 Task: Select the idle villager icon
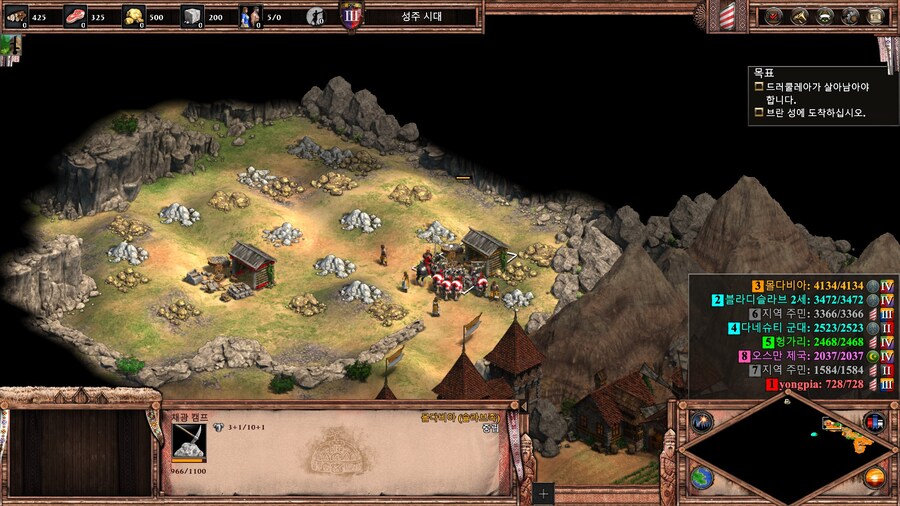point(316,17)
